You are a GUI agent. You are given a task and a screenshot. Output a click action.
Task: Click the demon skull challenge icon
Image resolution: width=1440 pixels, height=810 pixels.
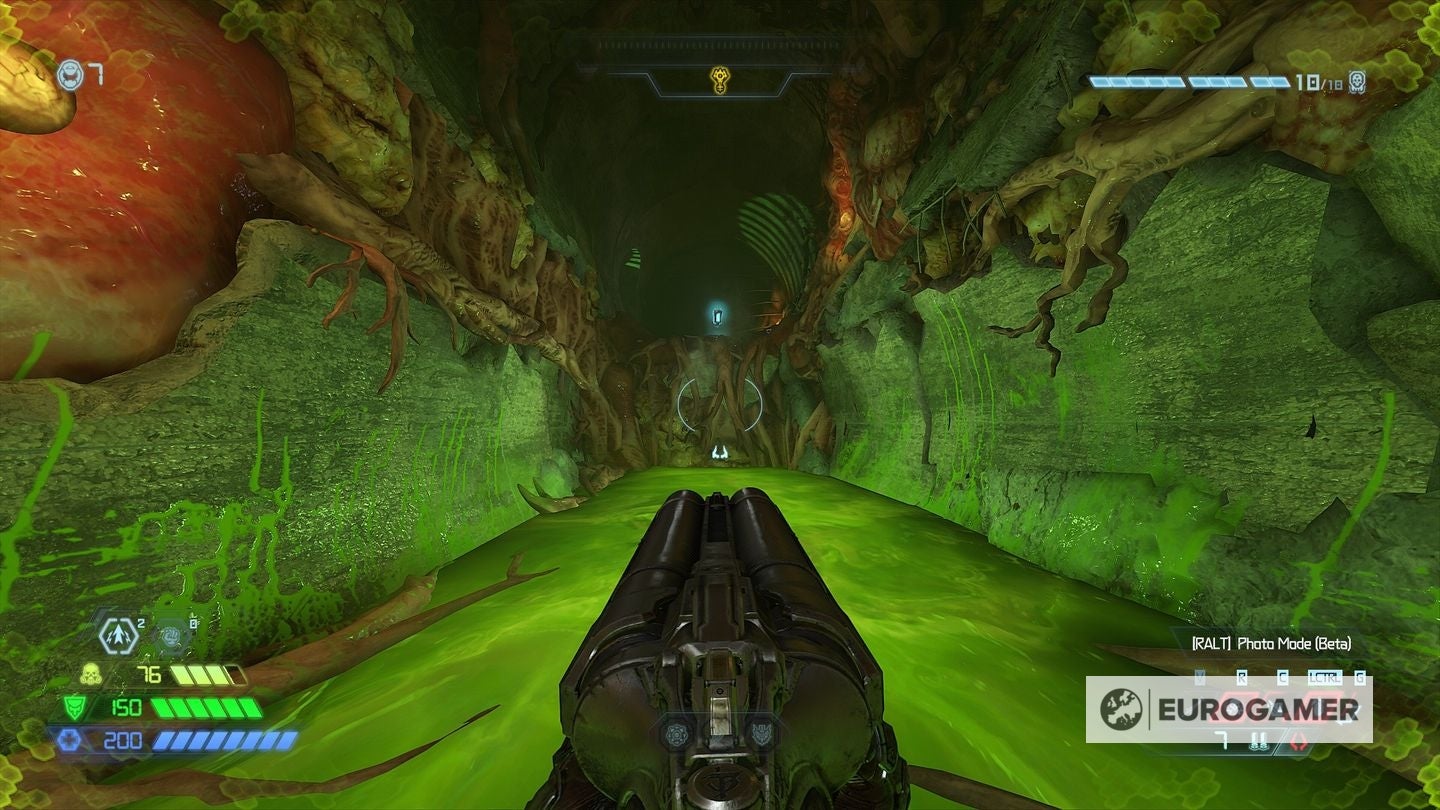1357,81
